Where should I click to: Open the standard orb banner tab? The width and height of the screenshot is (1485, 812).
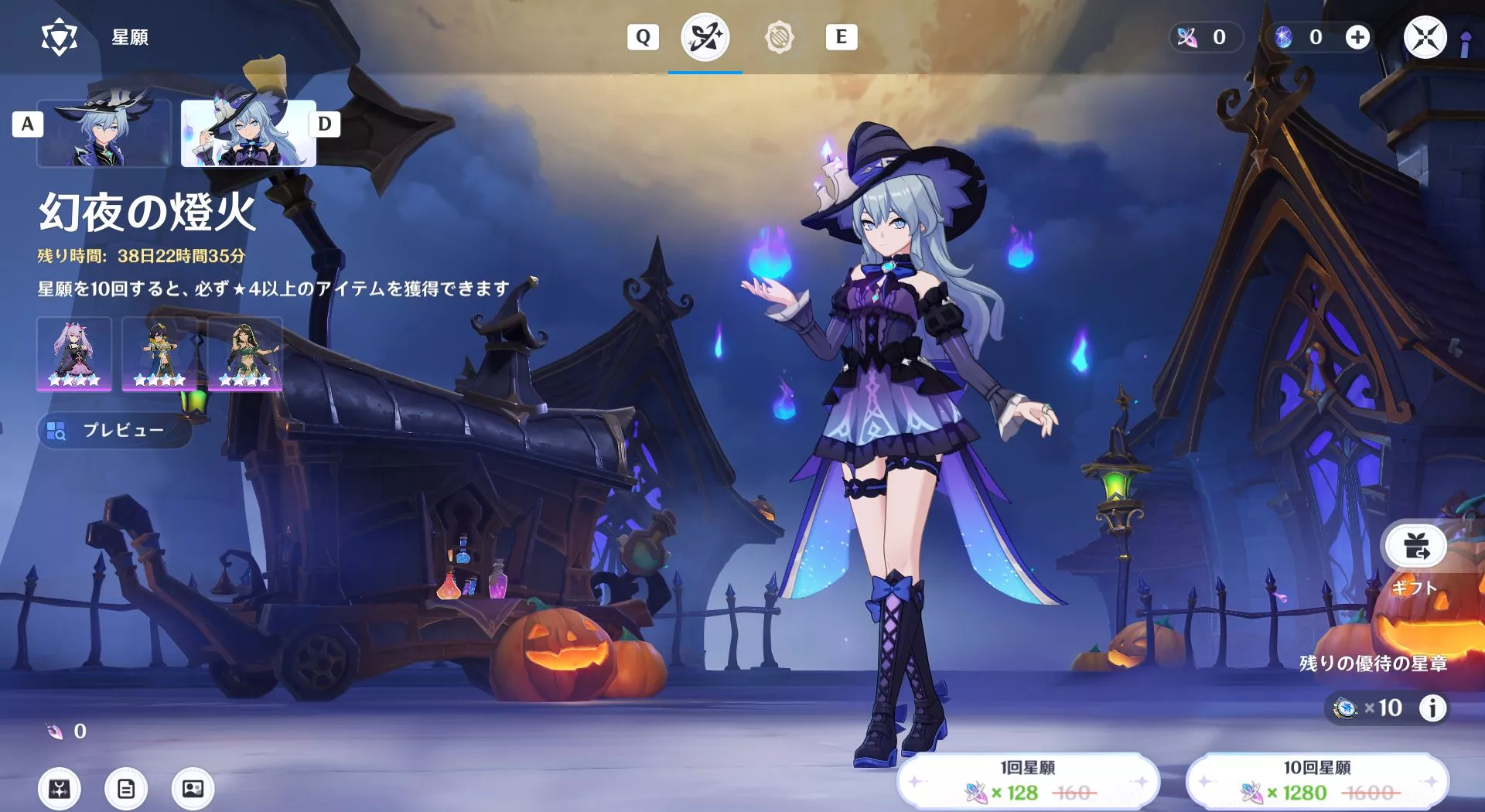coord(781,36)
